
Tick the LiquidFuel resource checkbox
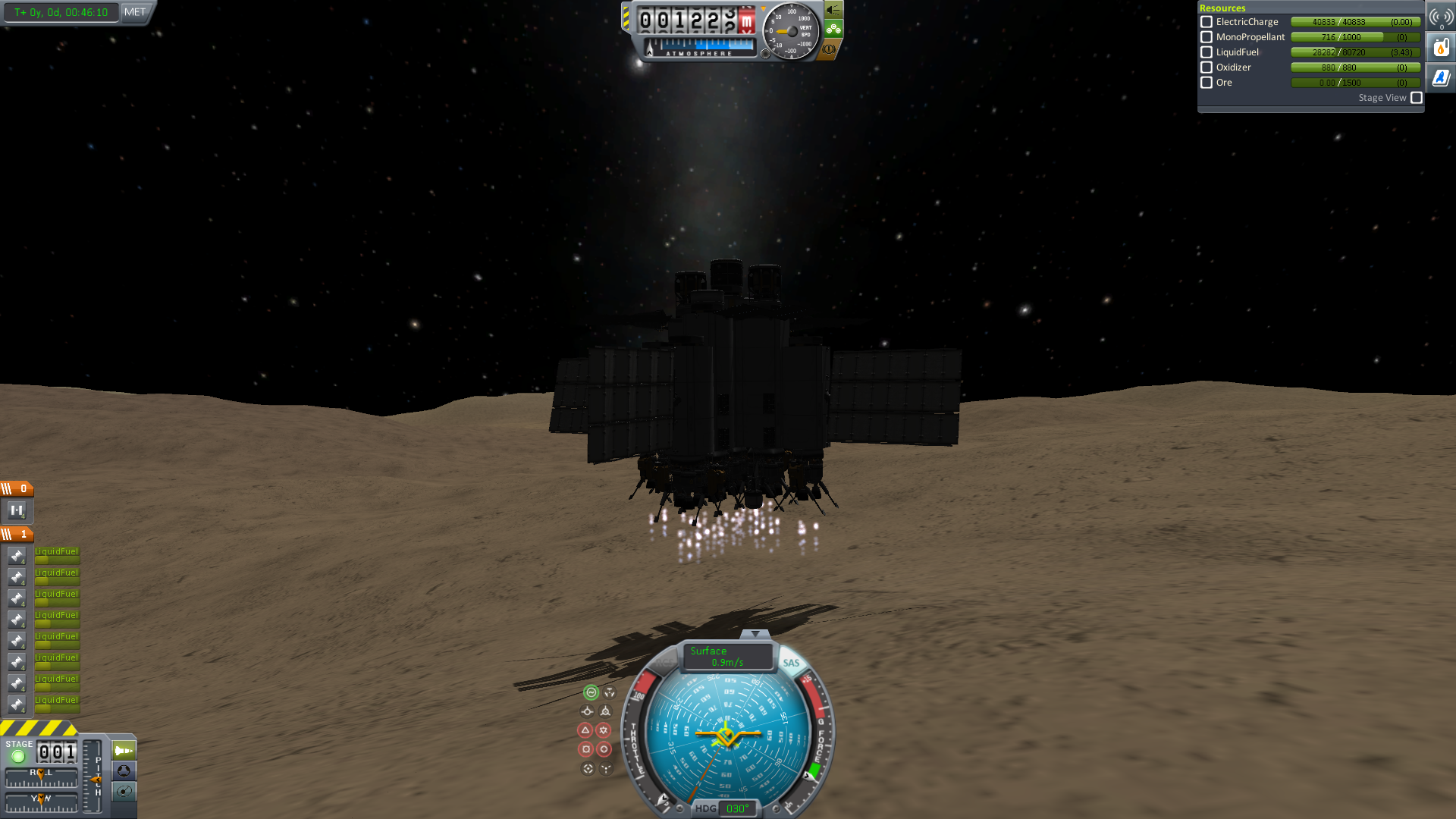point(1207,52)
